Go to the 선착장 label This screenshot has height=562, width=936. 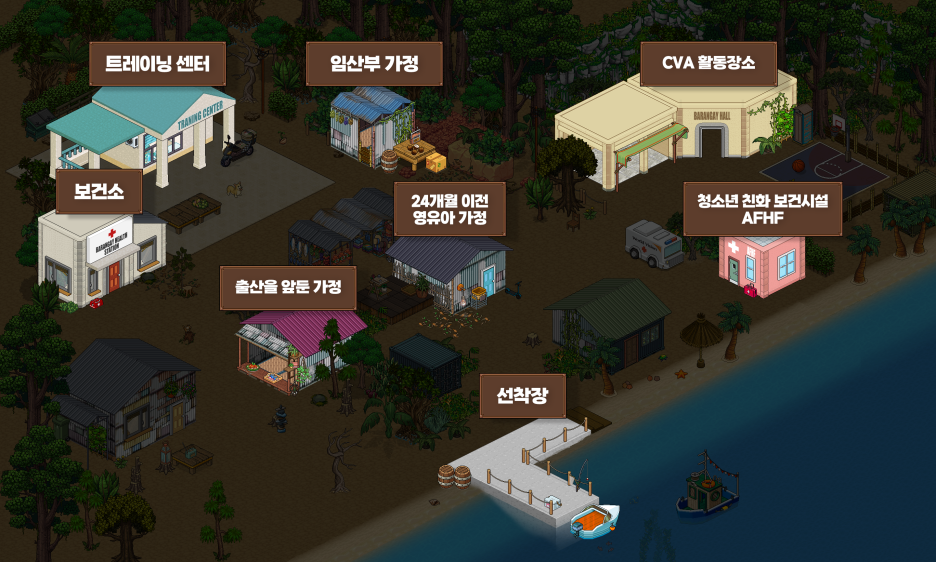(523, 395)
